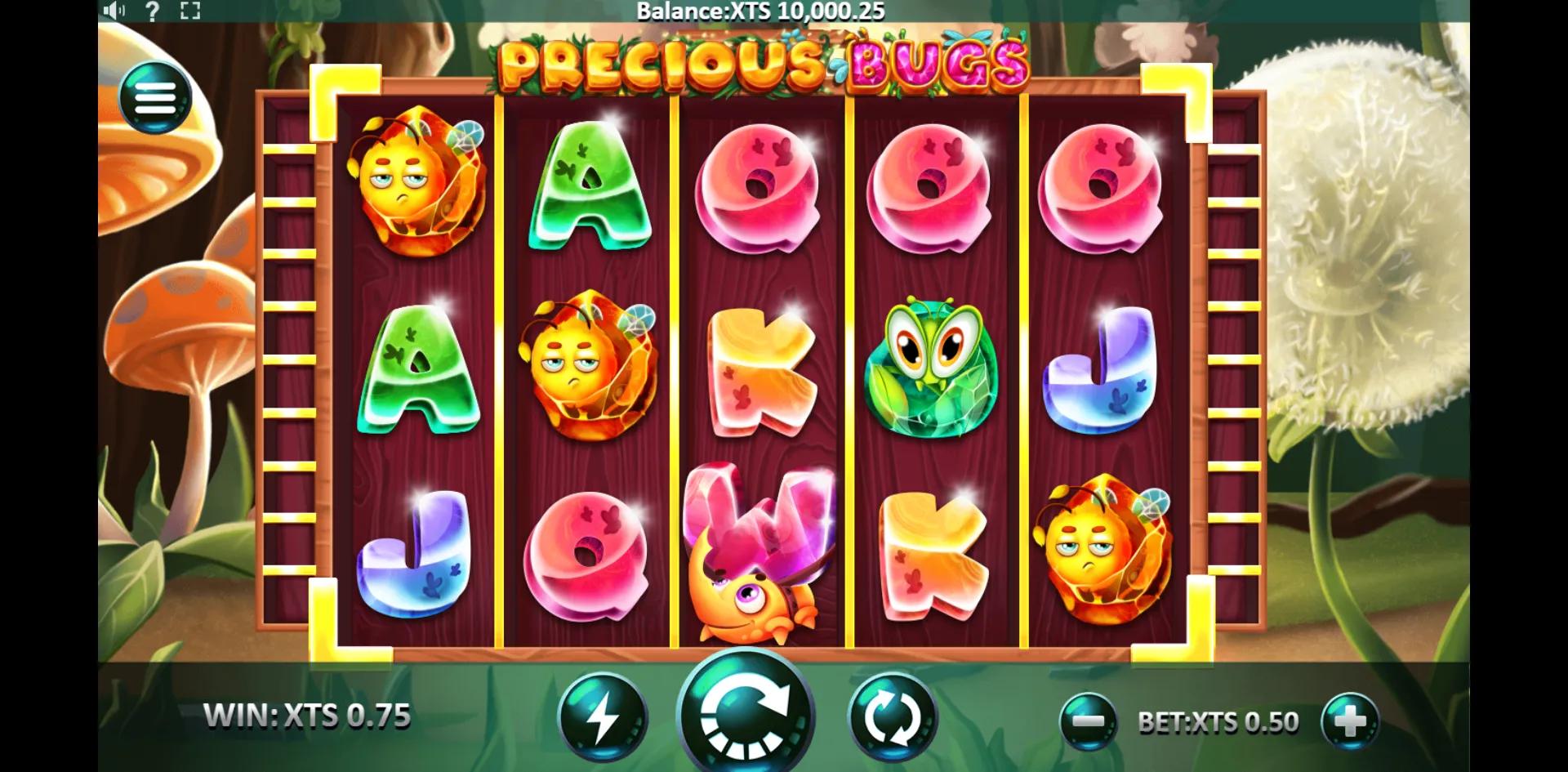1568x772 pixels.
Task: Mute game audio via the speaker icon
Action: pyautogui.click(x=115, y=11)
